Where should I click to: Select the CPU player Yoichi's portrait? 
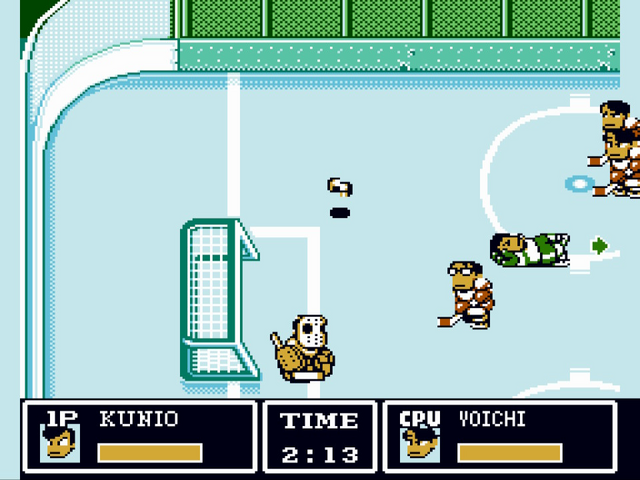[419, 443]
